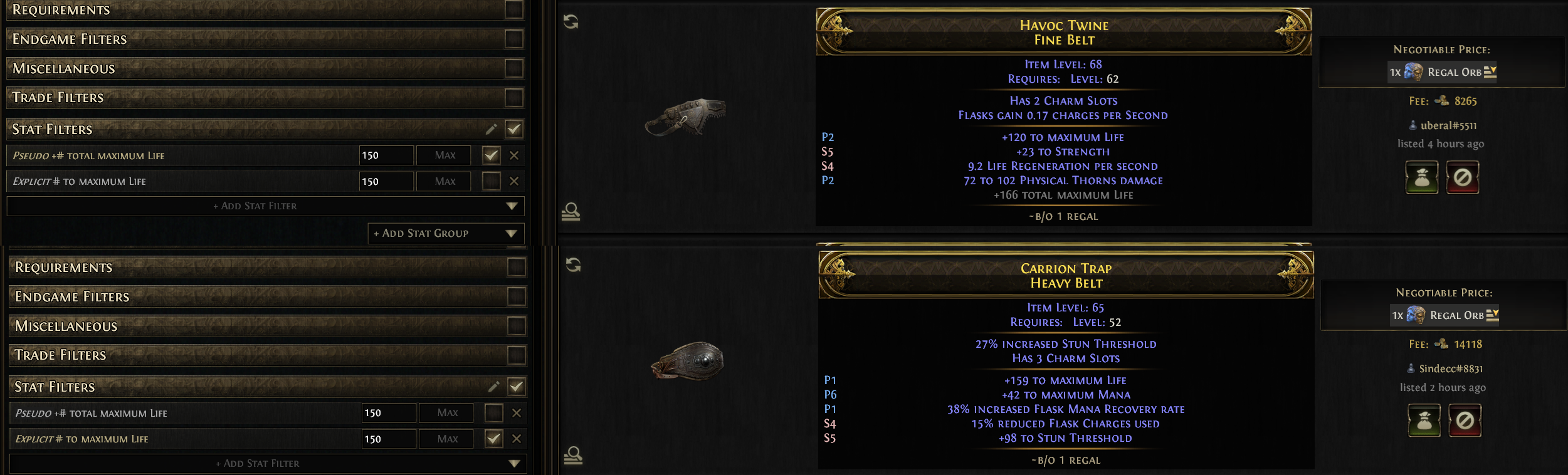
Task: Buy Carrion Trap with the green bag button
Action: point(1424,420)
